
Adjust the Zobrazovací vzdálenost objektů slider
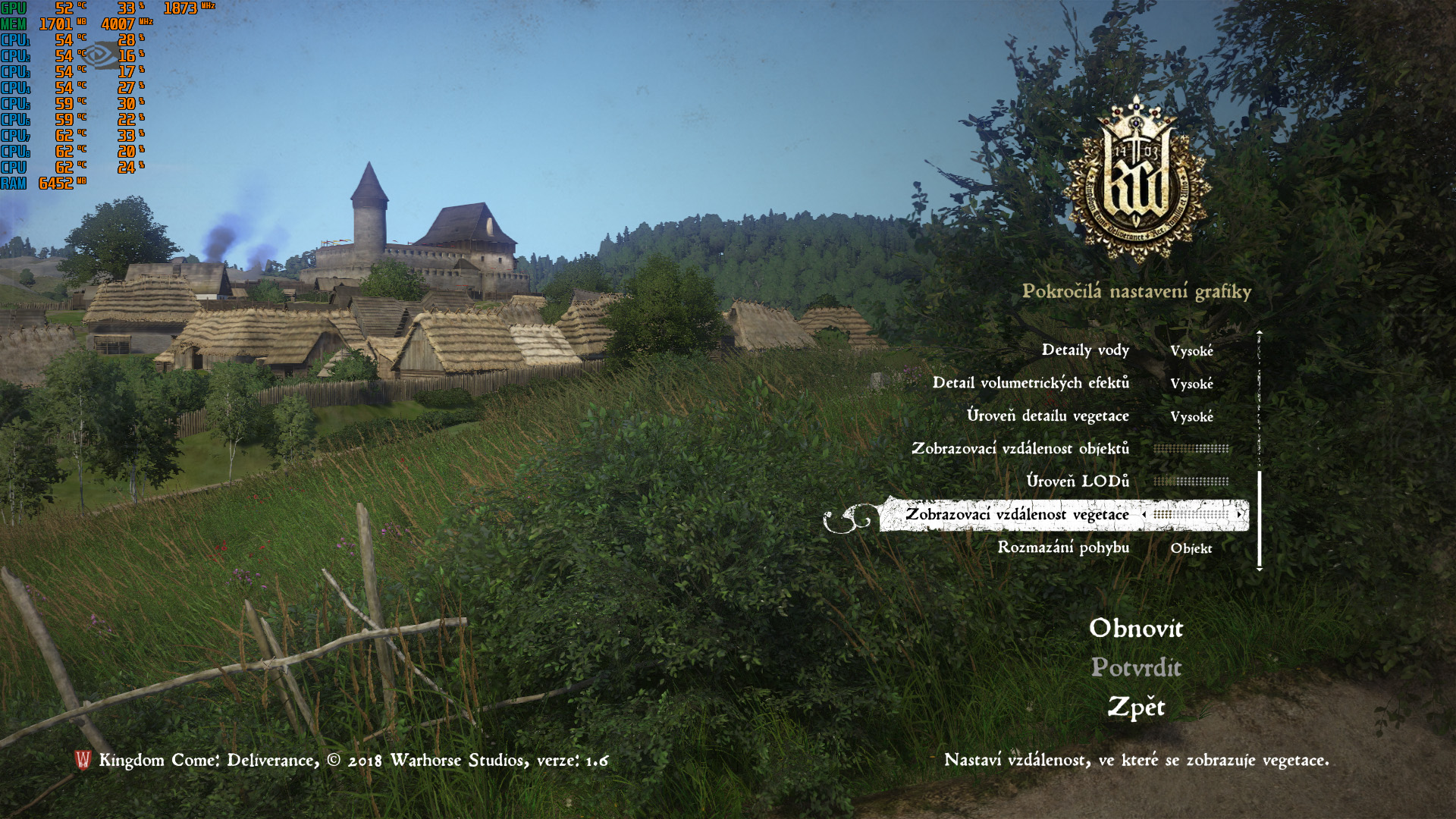coord(1191,449)
